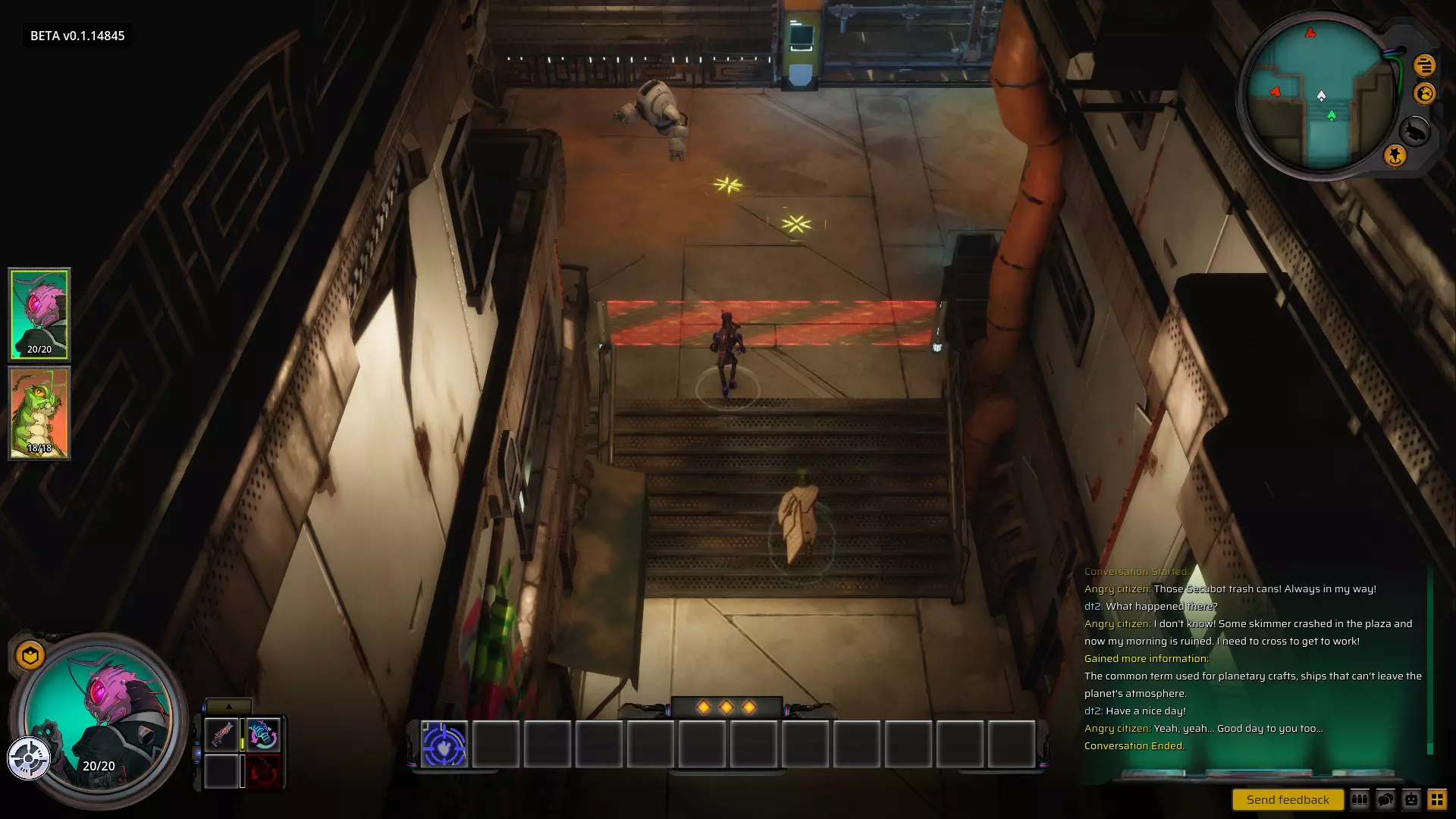Open the inventory box icon above the portrait
The image size is (1456, 819).
30,655
